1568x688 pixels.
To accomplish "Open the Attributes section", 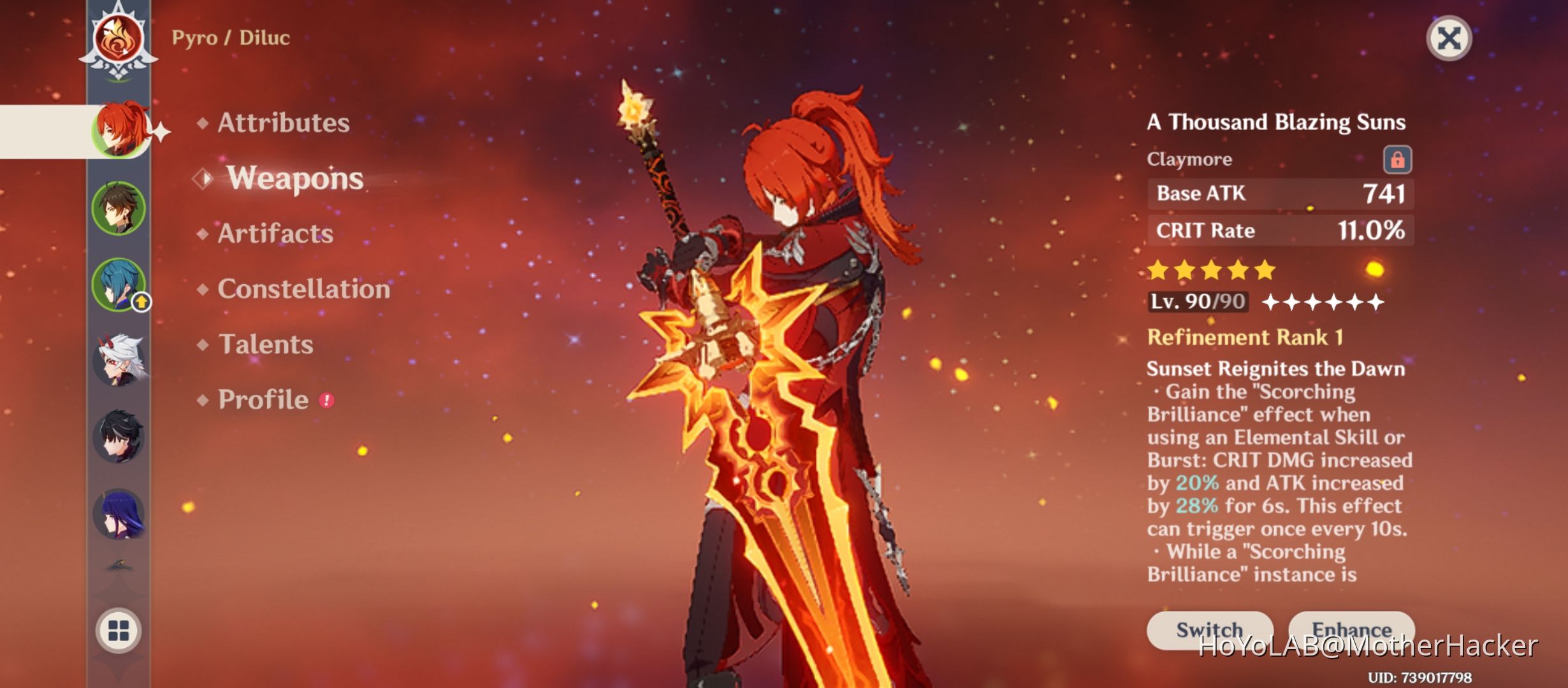I will coord(282,122).
